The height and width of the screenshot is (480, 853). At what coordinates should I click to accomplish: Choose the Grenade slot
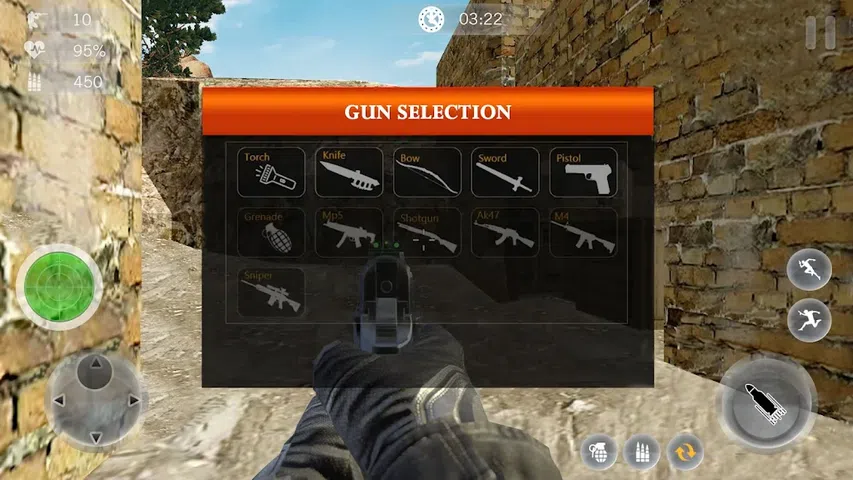(272, 232)
